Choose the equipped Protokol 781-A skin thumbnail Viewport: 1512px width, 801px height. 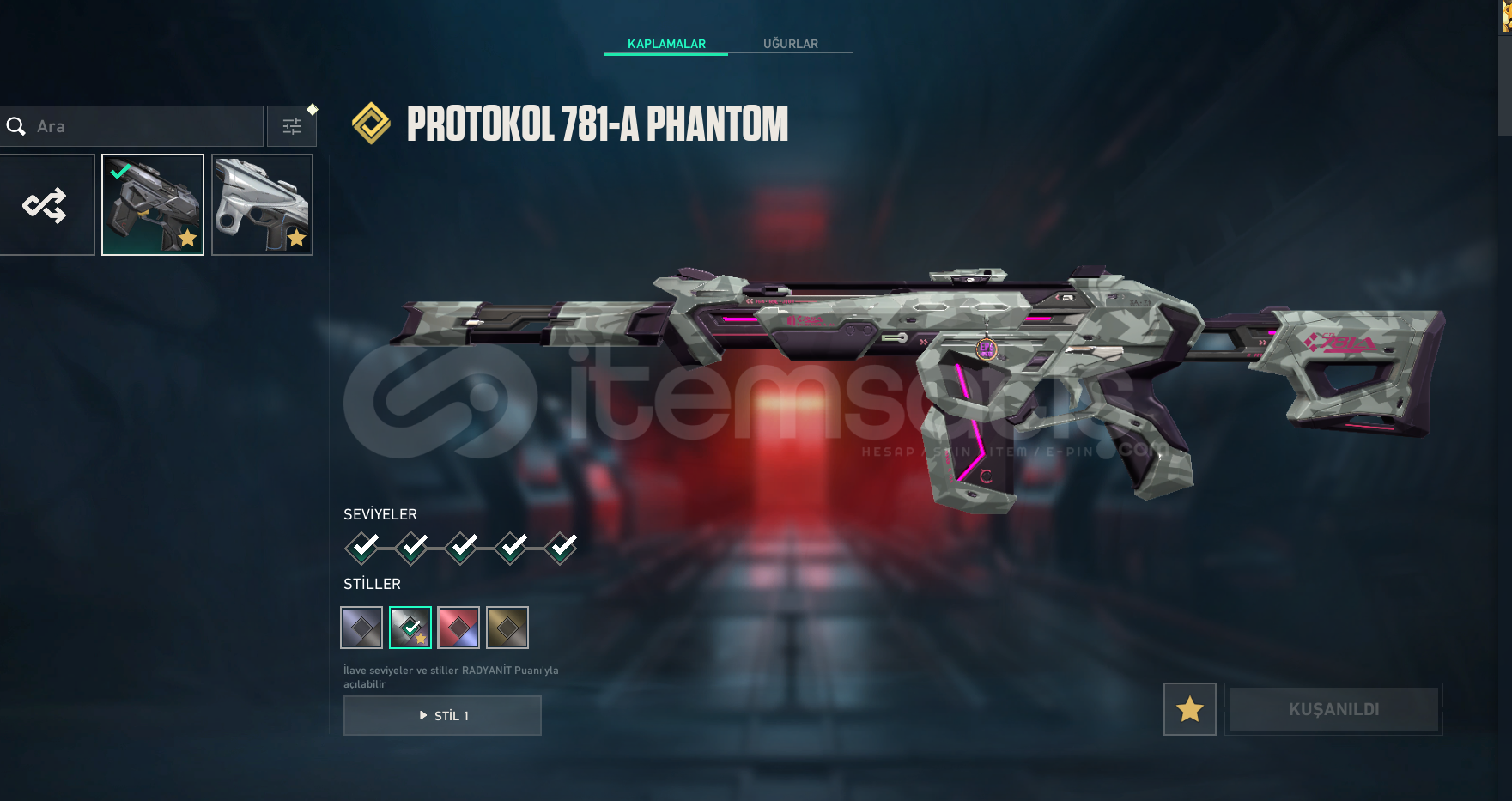[153, 205]
